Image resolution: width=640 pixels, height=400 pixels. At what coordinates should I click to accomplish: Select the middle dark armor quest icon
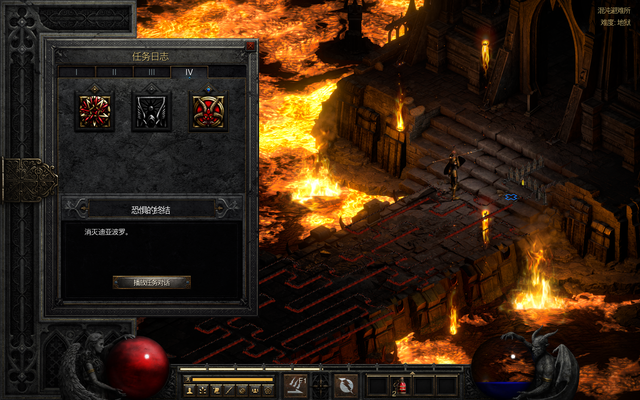(x=152, y=112)
